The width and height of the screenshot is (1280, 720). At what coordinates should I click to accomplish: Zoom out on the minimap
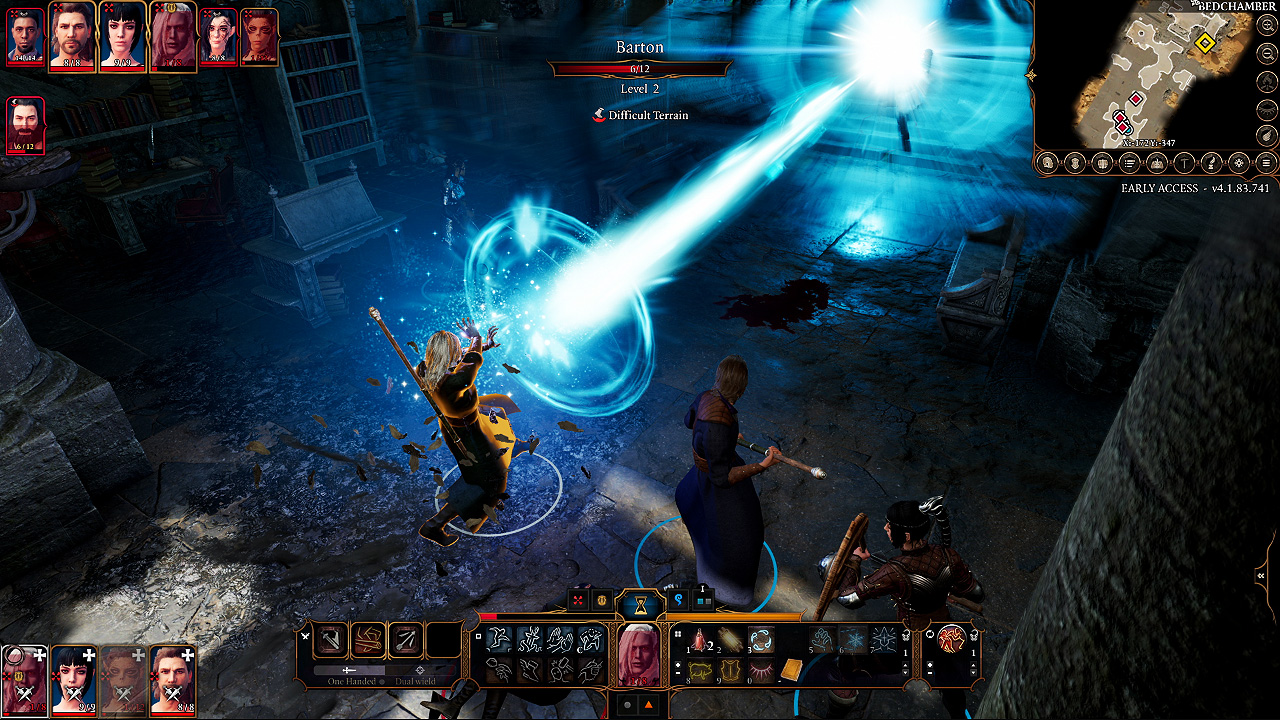(1266, 52)
